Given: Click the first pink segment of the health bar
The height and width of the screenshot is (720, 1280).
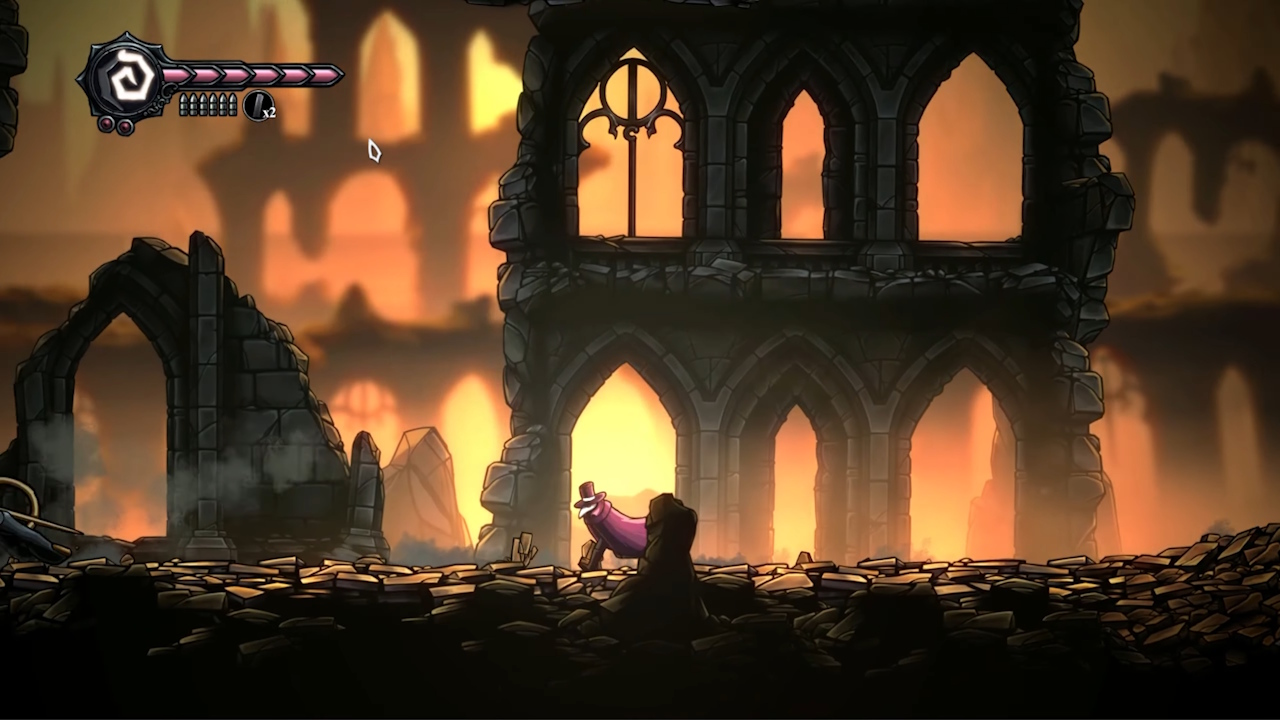Looking at the screenshot, I should 175,73.
